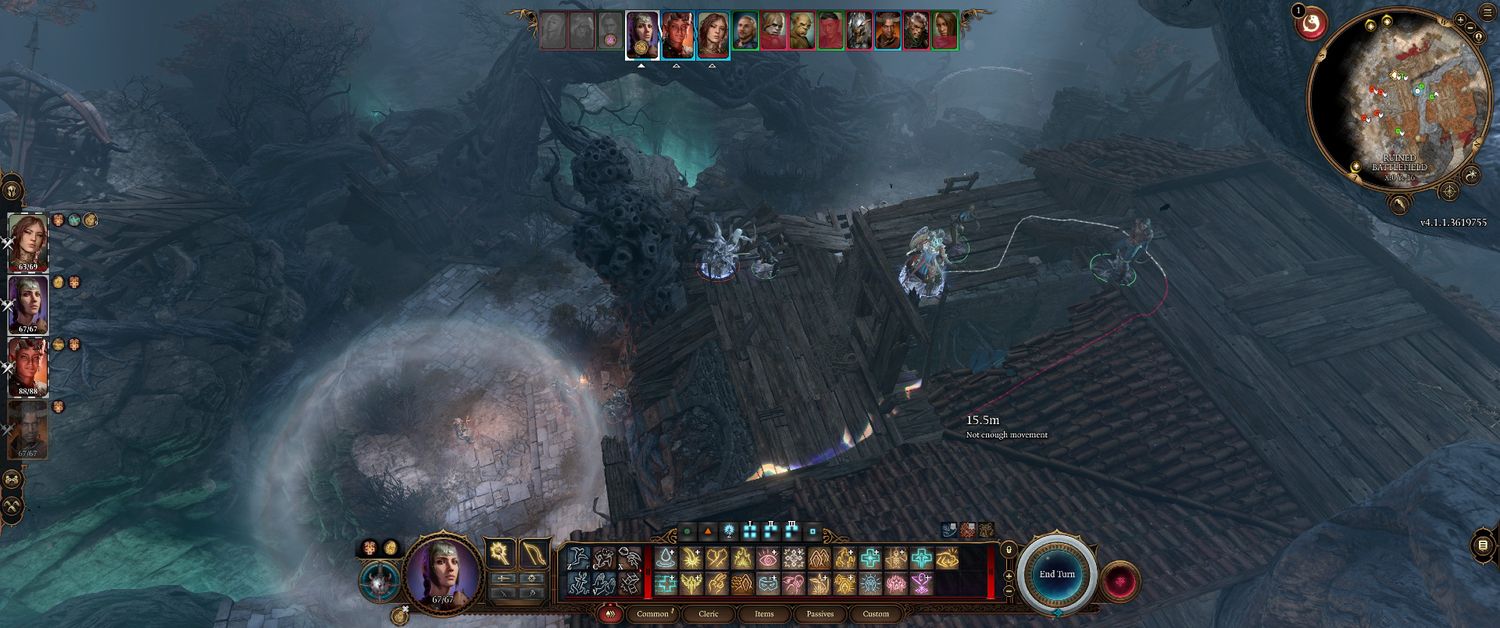Cast the teal cross healing spell
Viewport: 1500px width, 628px height.
coord(870,558)
